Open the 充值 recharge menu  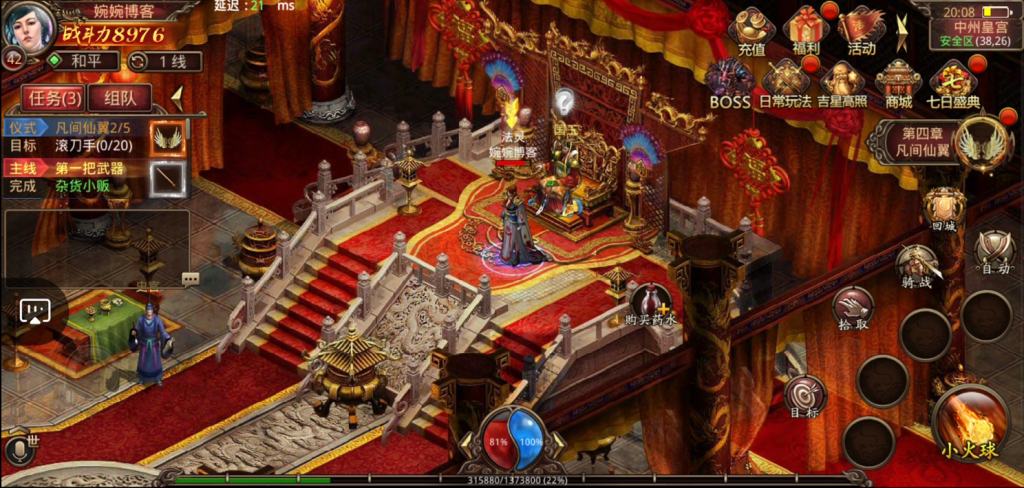point(751,31)
